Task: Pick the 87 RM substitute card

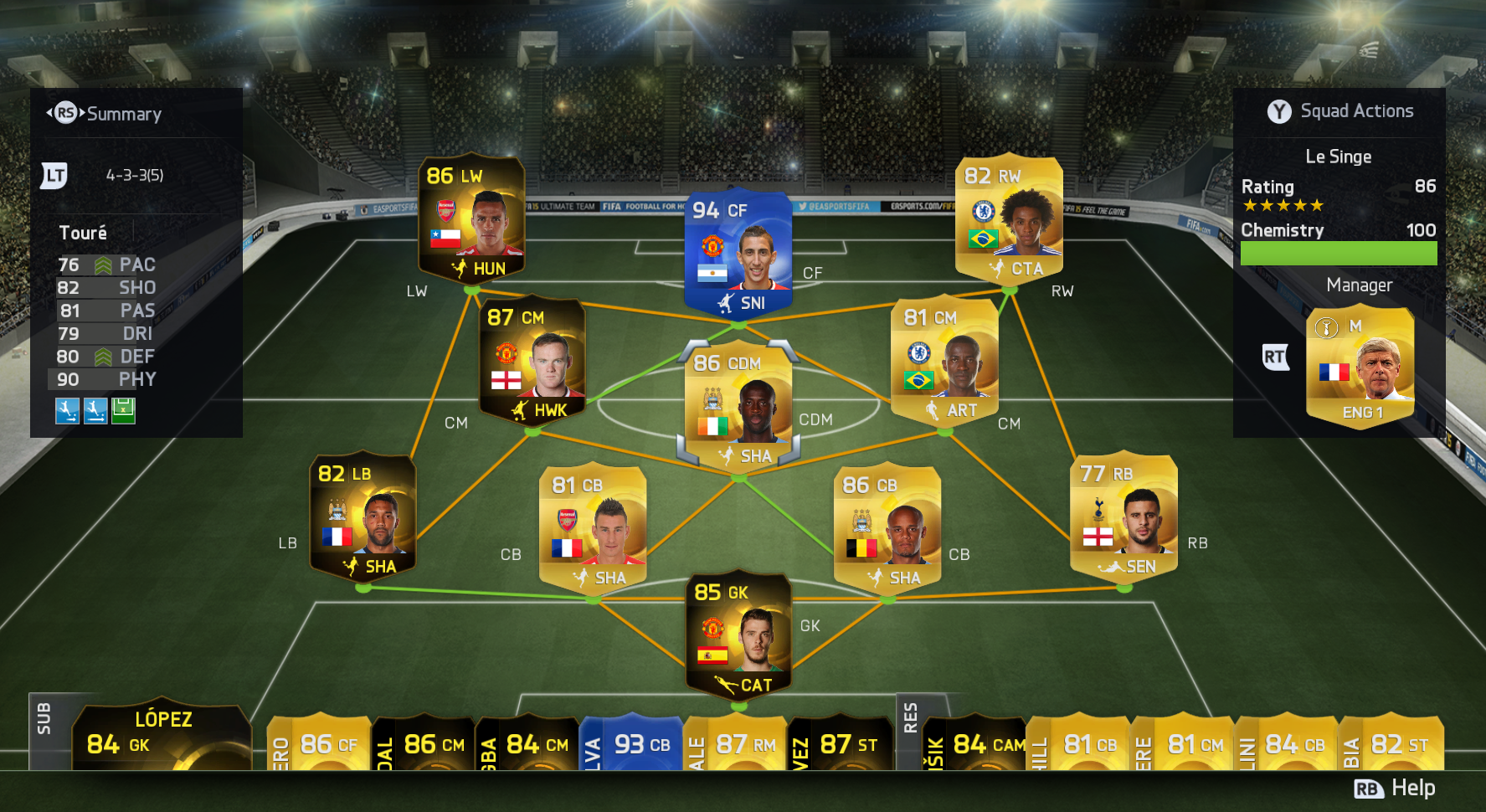Action: coord(735,743)
